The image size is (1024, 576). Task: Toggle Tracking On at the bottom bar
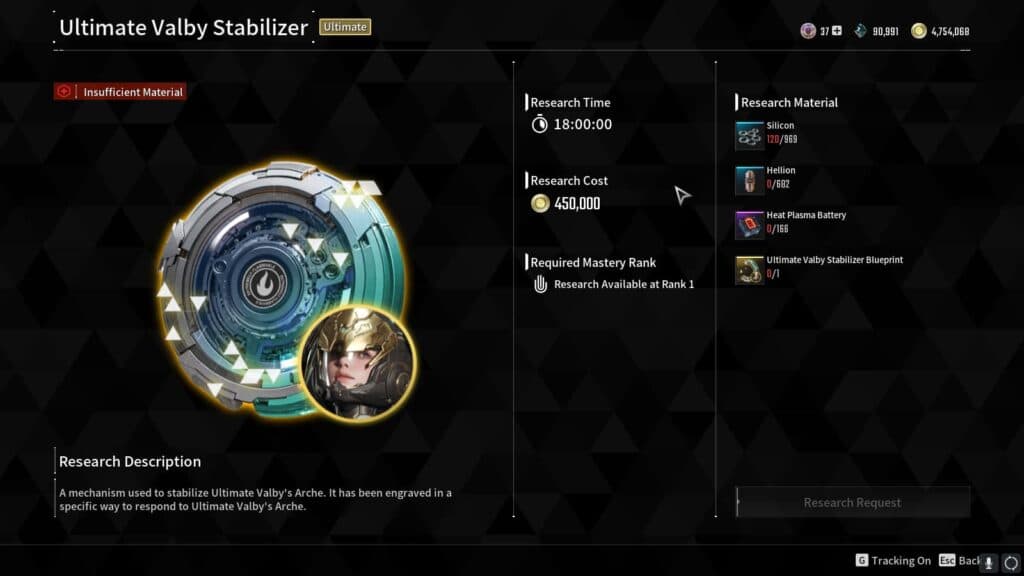pyautogui.click(x=893, y=561)
